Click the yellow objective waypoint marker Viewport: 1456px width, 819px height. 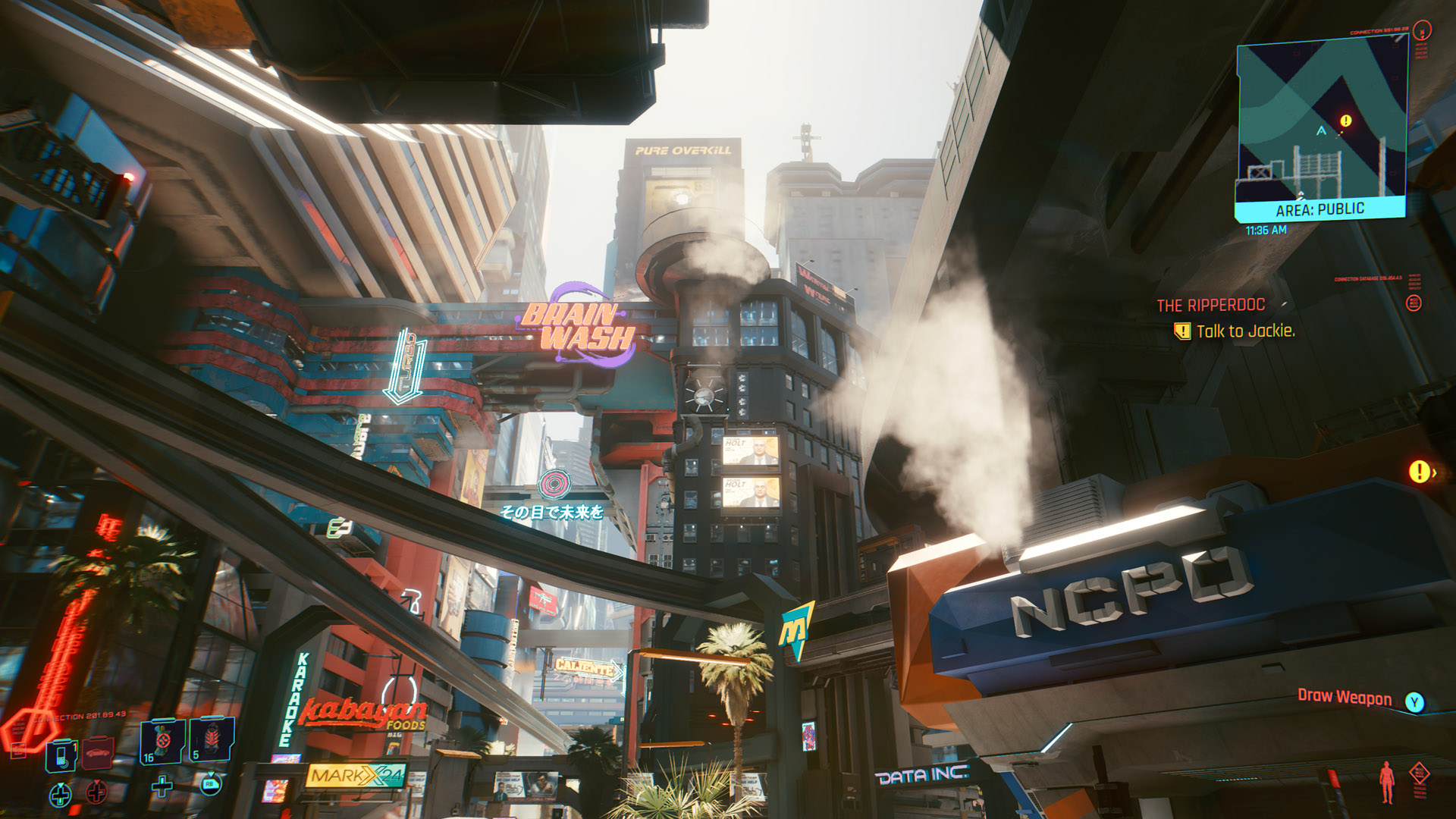[1419, 472]
